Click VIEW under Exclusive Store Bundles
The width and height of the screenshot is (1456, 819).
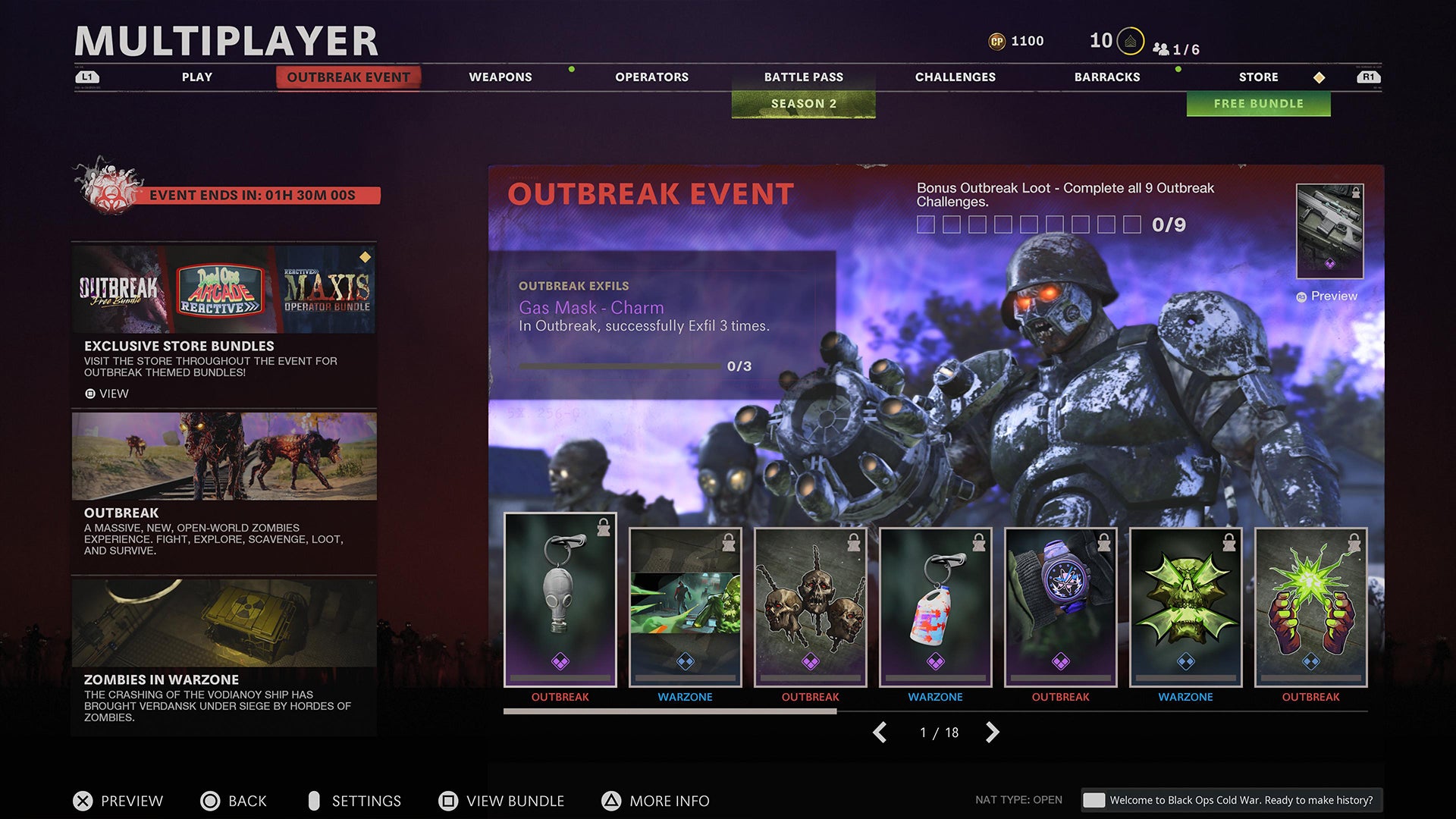coord(108,394)
